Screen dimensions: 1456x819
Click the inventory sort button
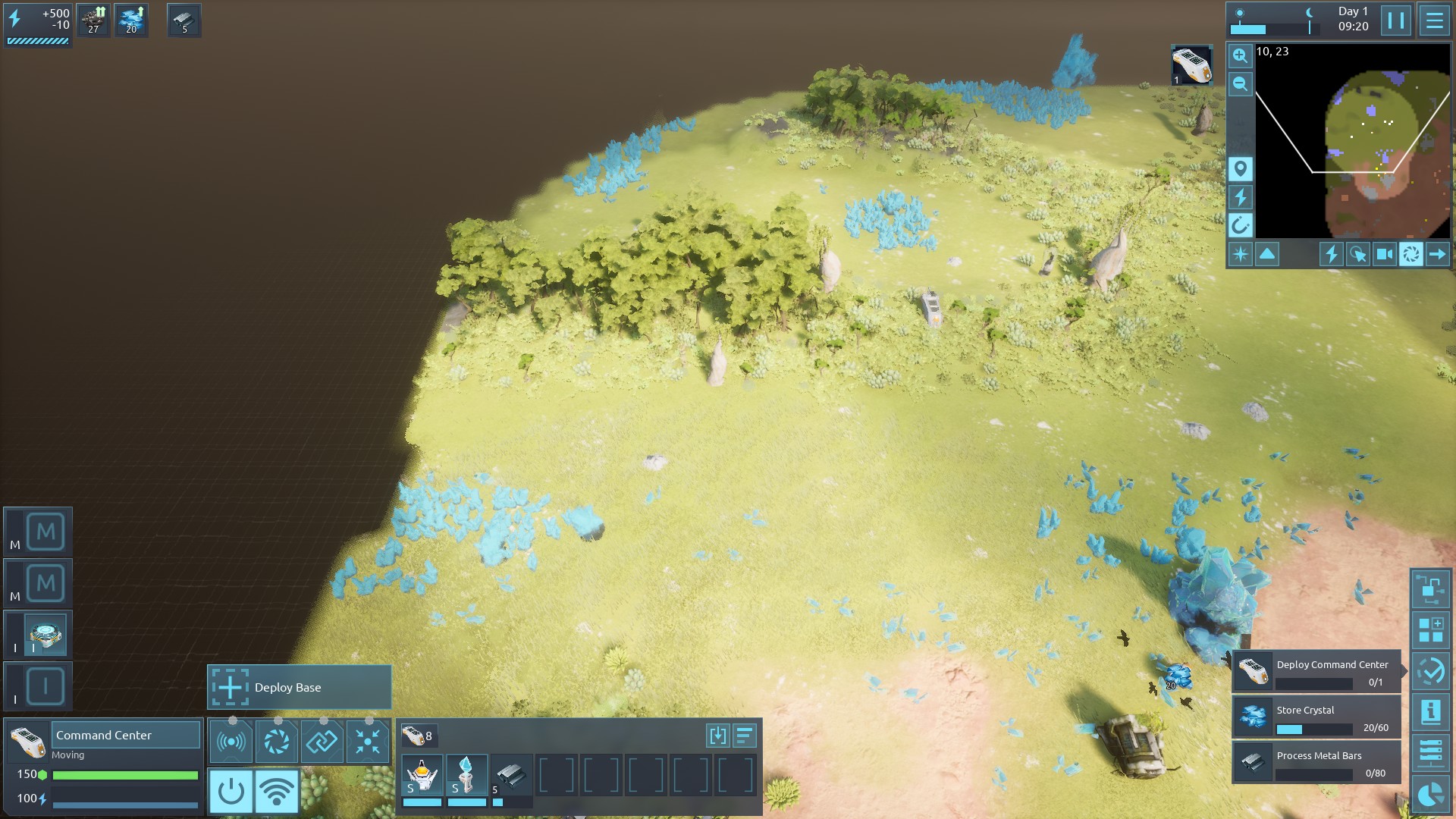coord(745,735)
